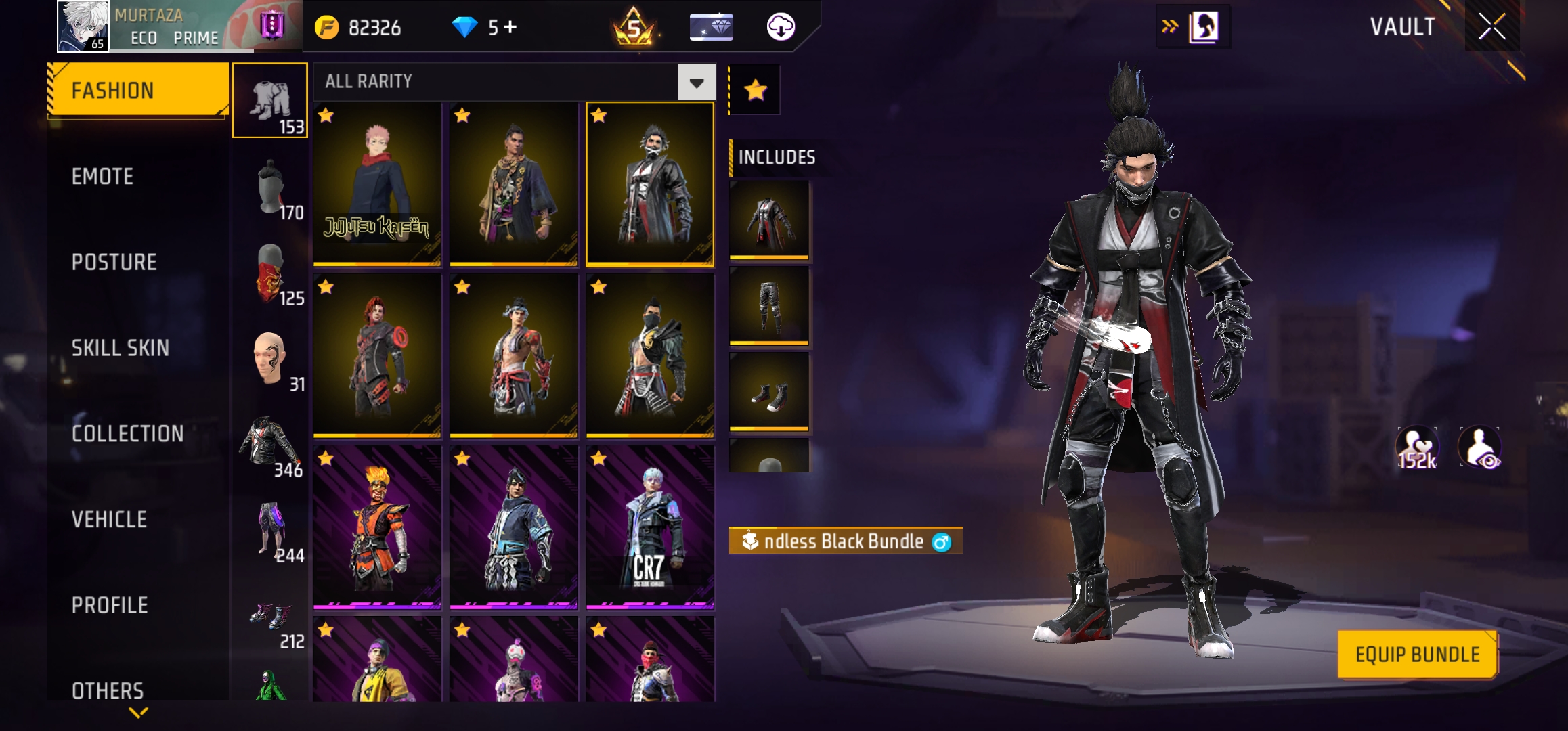Expand the All Rarity dropdown

click(697, 83)
